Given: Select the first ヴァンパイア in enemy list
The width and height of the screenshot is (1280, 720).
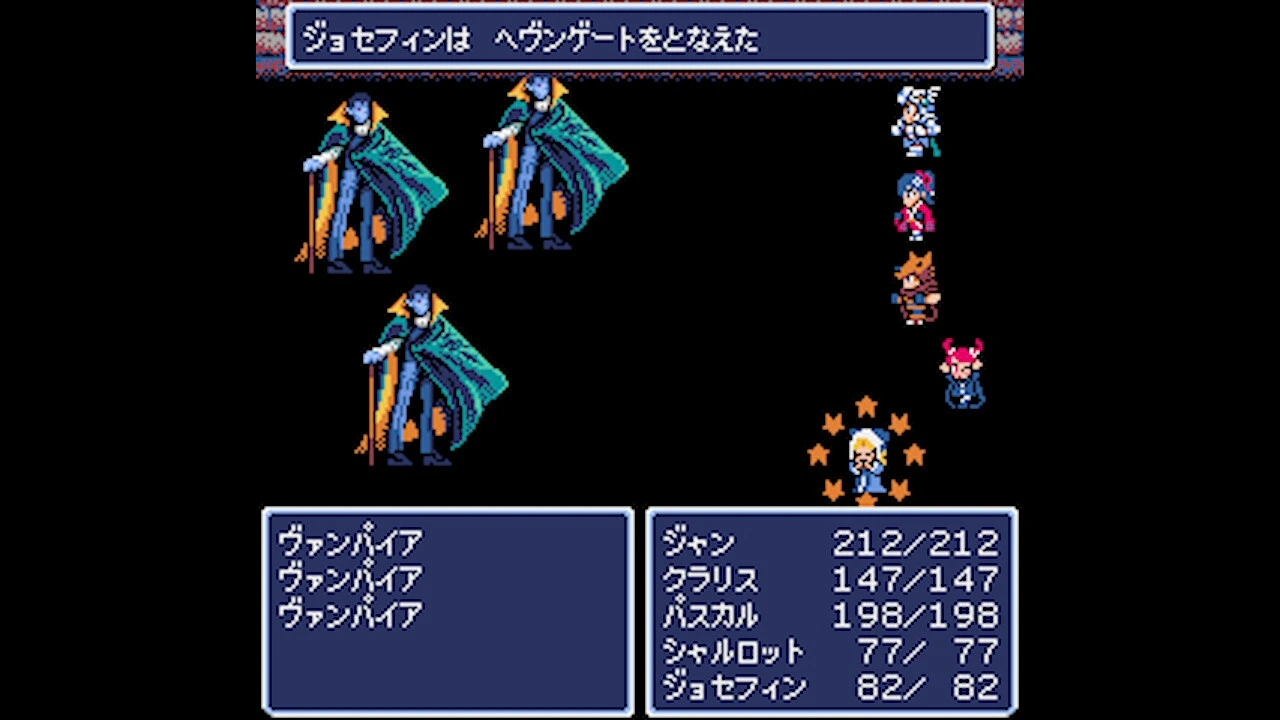Looking at the screenshot, I should point(350,540).
